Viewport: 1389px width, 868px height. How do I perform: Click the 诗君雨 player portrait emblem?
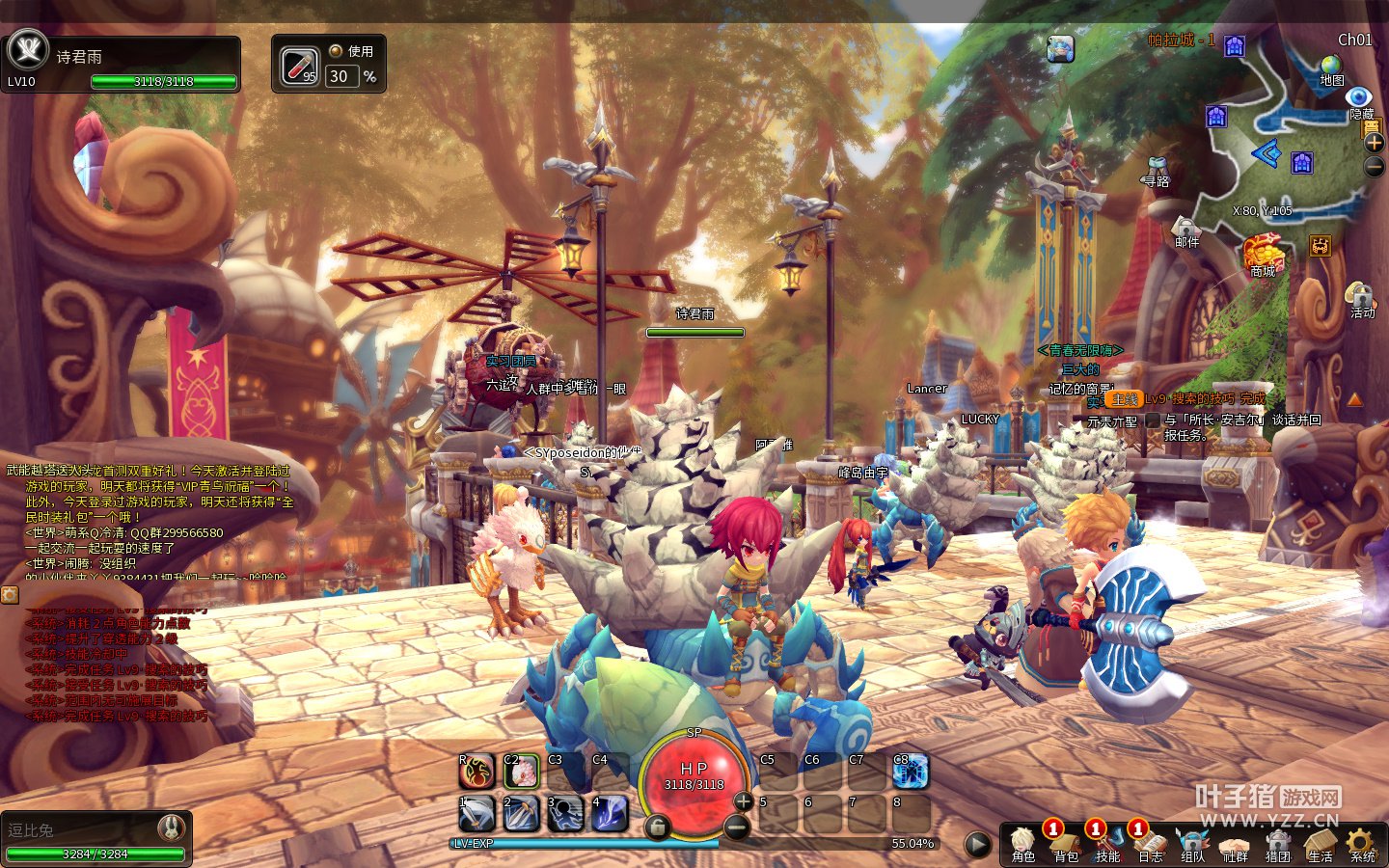coord(27,48)
